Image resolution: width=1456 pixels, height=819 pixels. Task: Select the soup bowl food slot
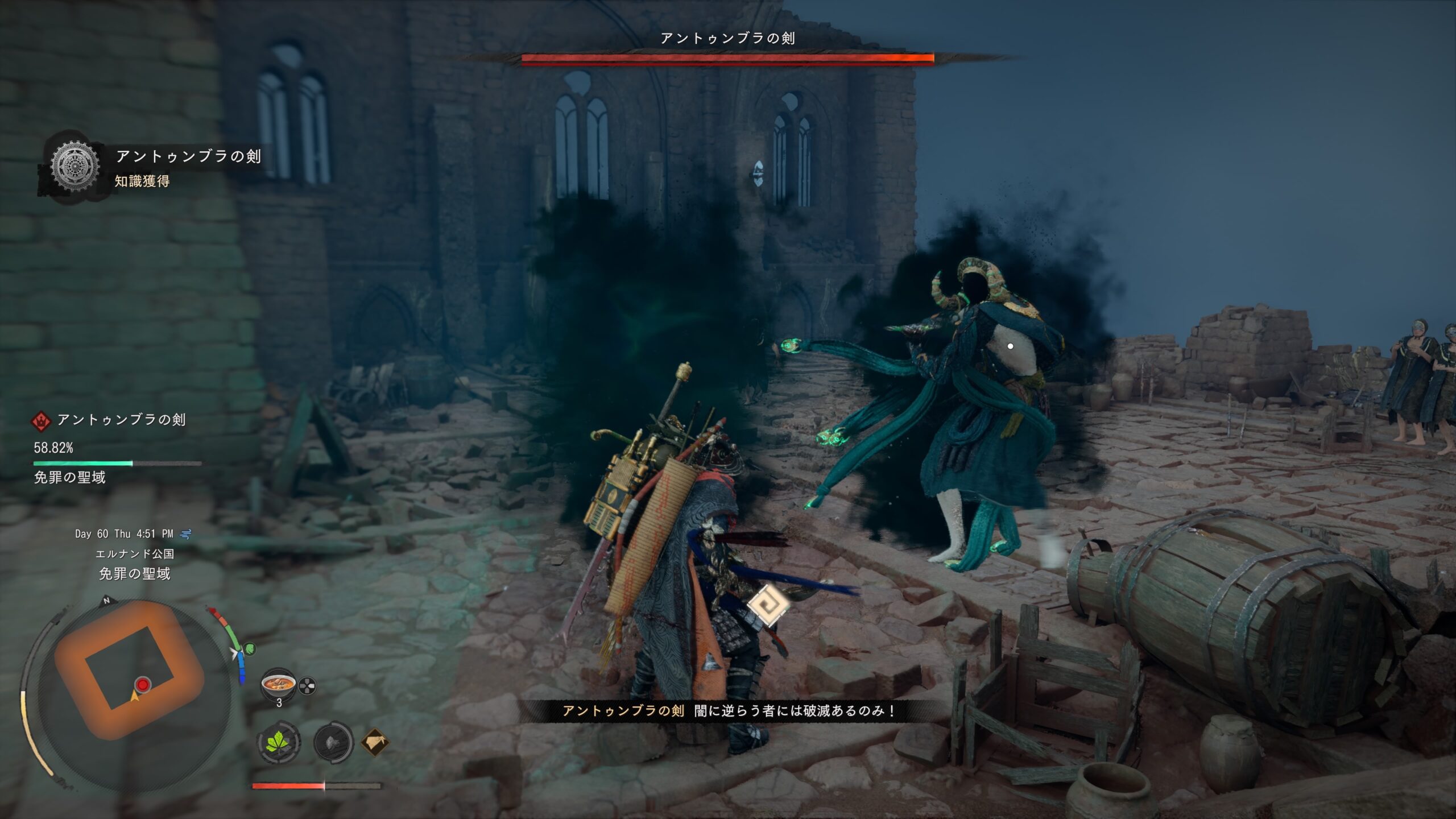click(x=278, y=685)
